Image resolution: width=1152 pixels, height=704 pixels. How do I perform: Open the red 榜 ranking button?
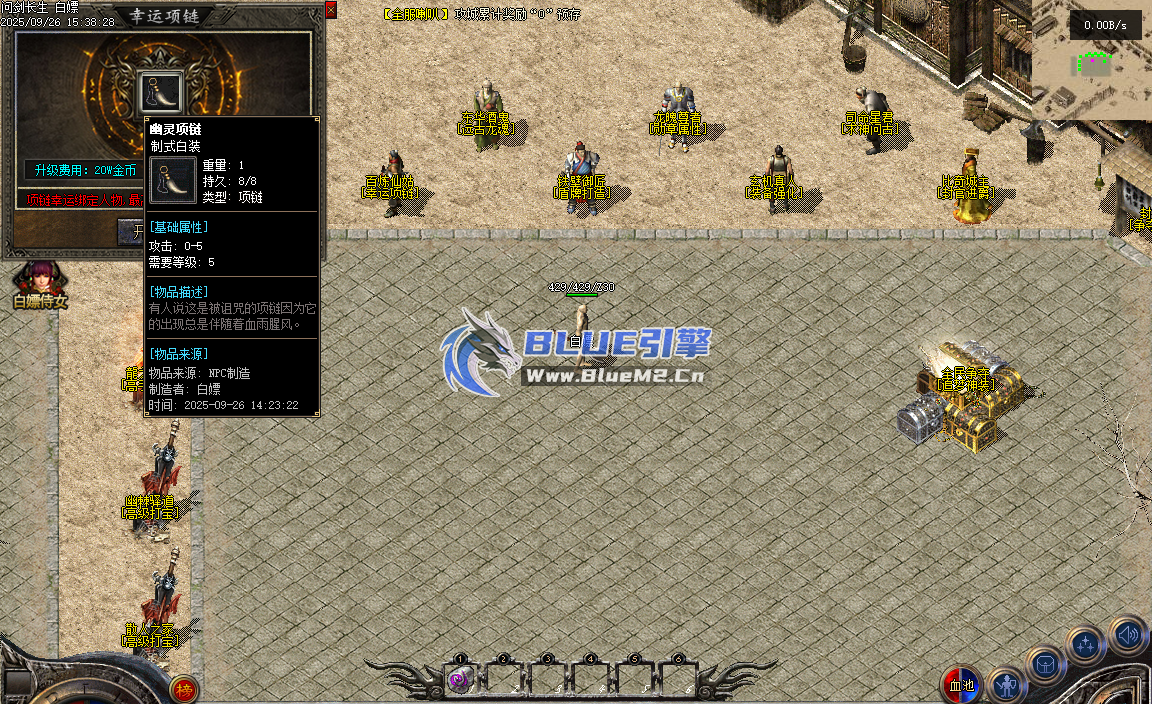184,689
